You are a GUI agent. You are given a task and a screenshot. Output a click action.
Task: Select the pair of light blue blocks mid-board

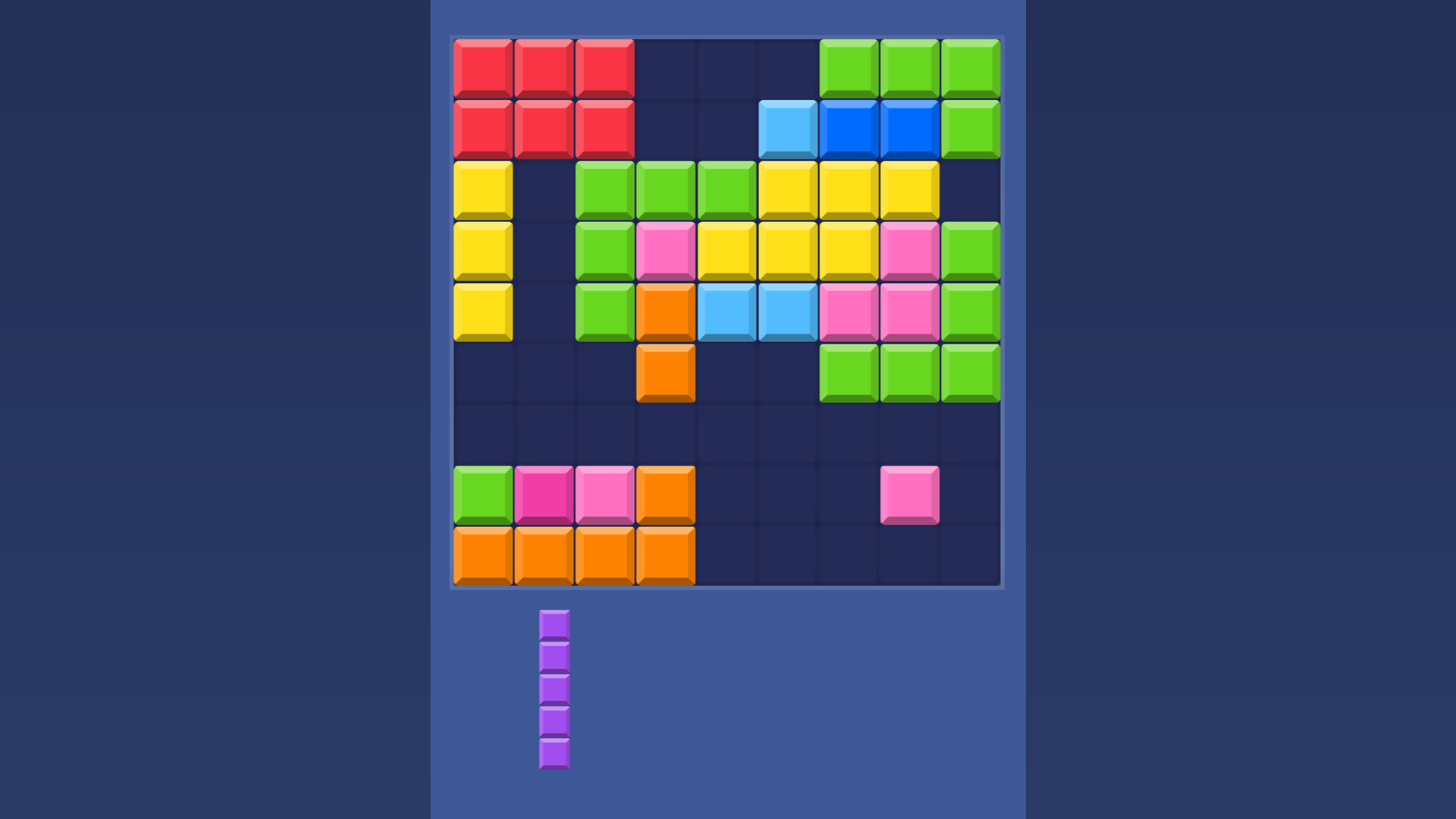pos(756,311)
